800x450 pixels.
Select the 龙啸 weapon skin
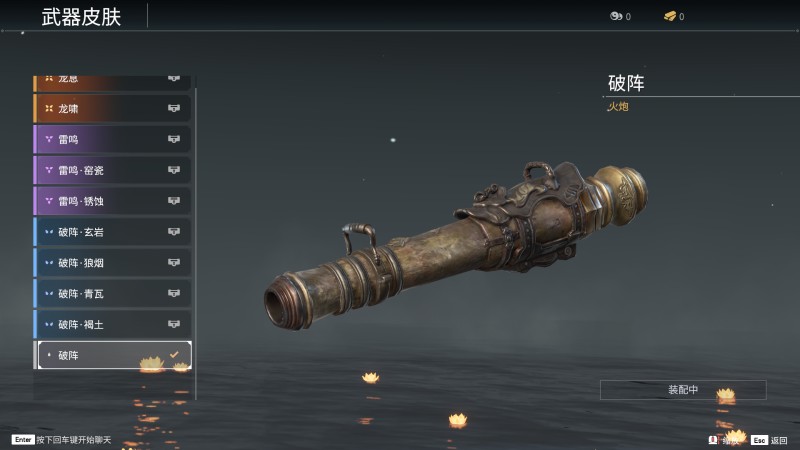[x=112, y=108]
